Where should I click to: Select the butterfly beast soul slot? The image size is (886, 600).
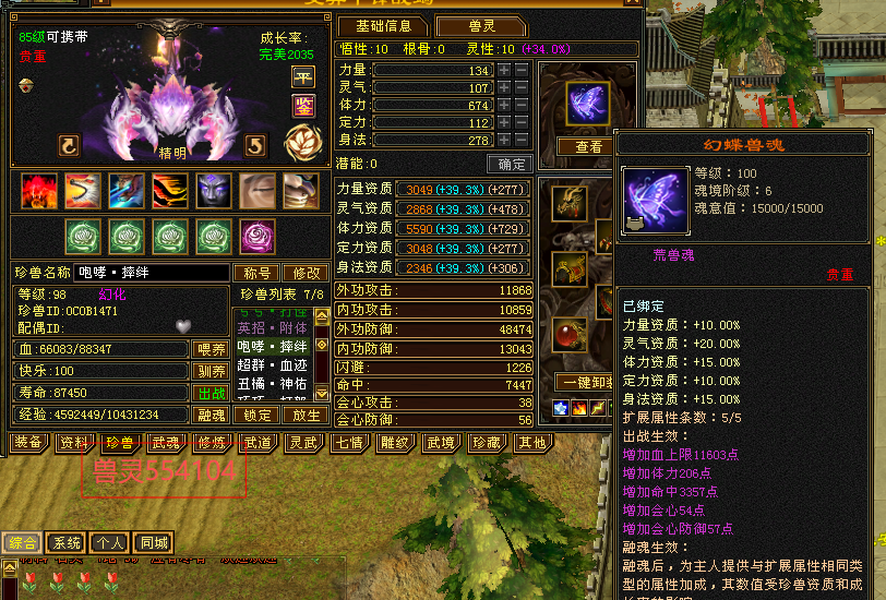tap(586, 104)
